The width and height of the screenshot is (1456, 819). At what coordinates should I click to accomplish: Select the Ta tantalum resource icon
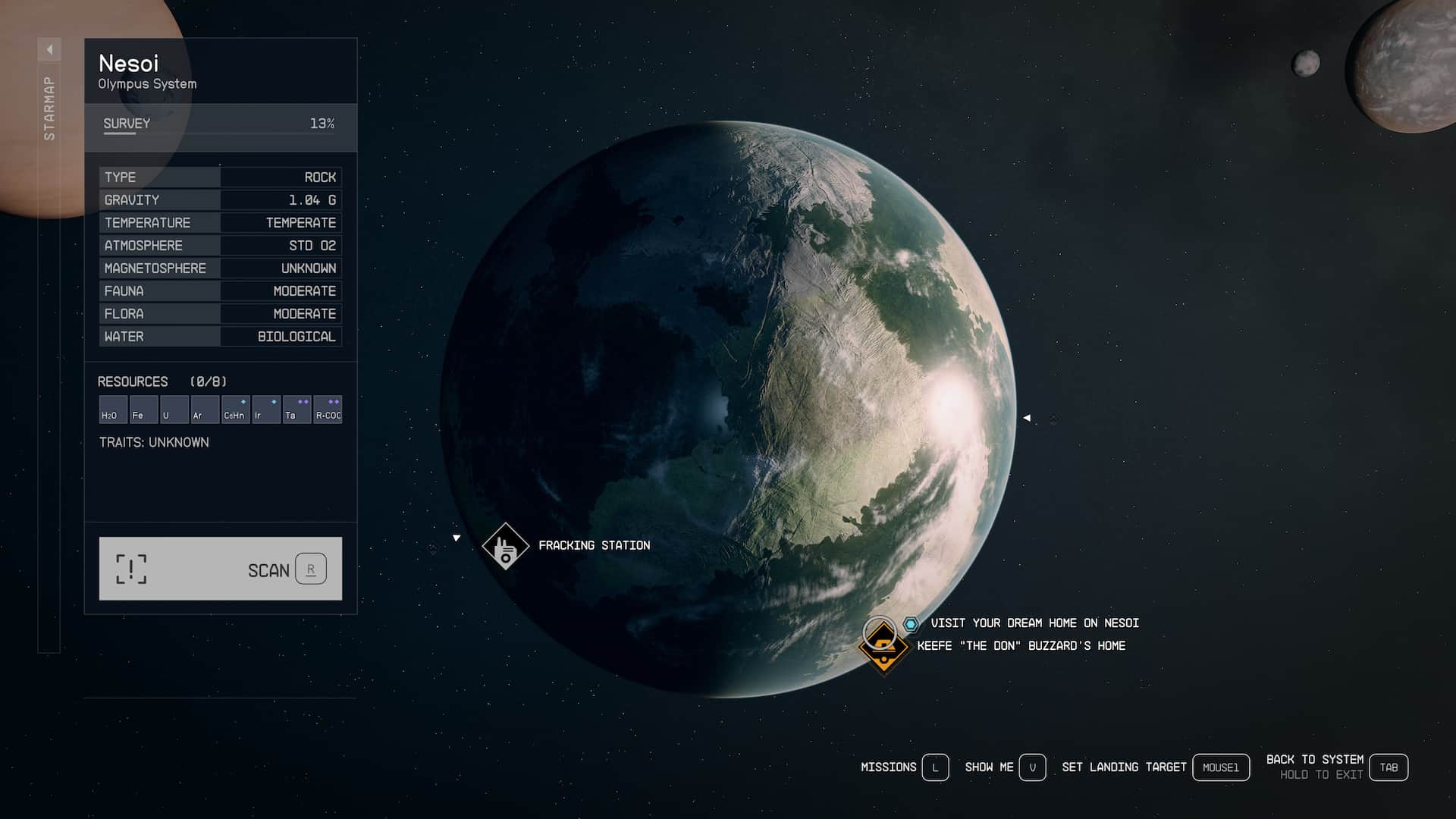(297, 409)
